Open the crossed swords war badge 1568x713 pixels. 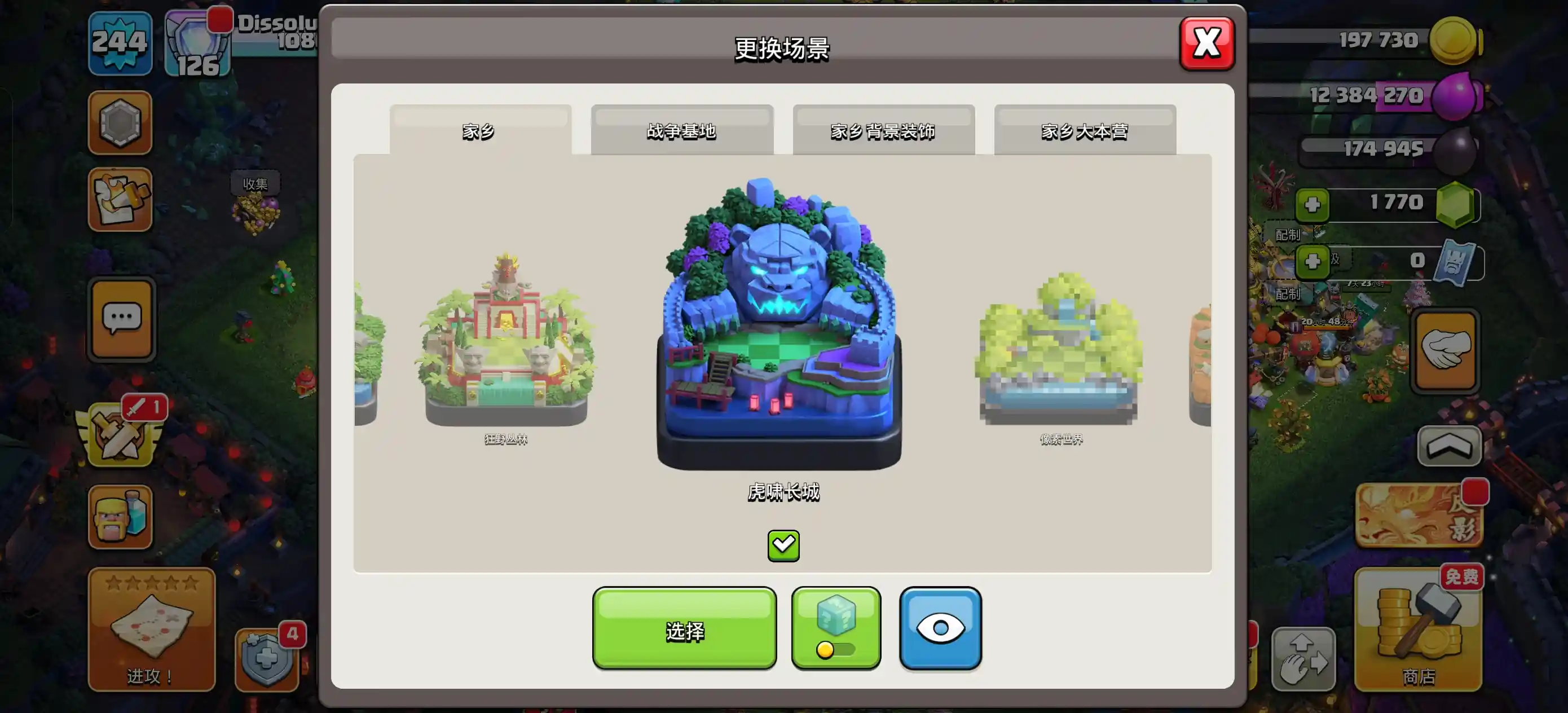(120, 436)
